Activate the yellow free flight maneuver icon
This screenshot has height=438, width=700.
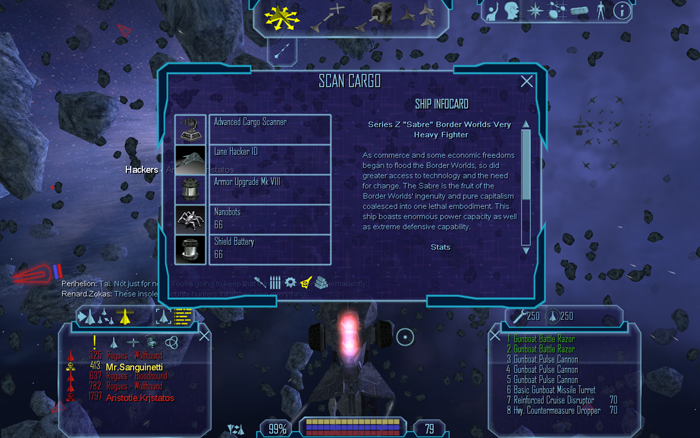[x=278, y=16]
